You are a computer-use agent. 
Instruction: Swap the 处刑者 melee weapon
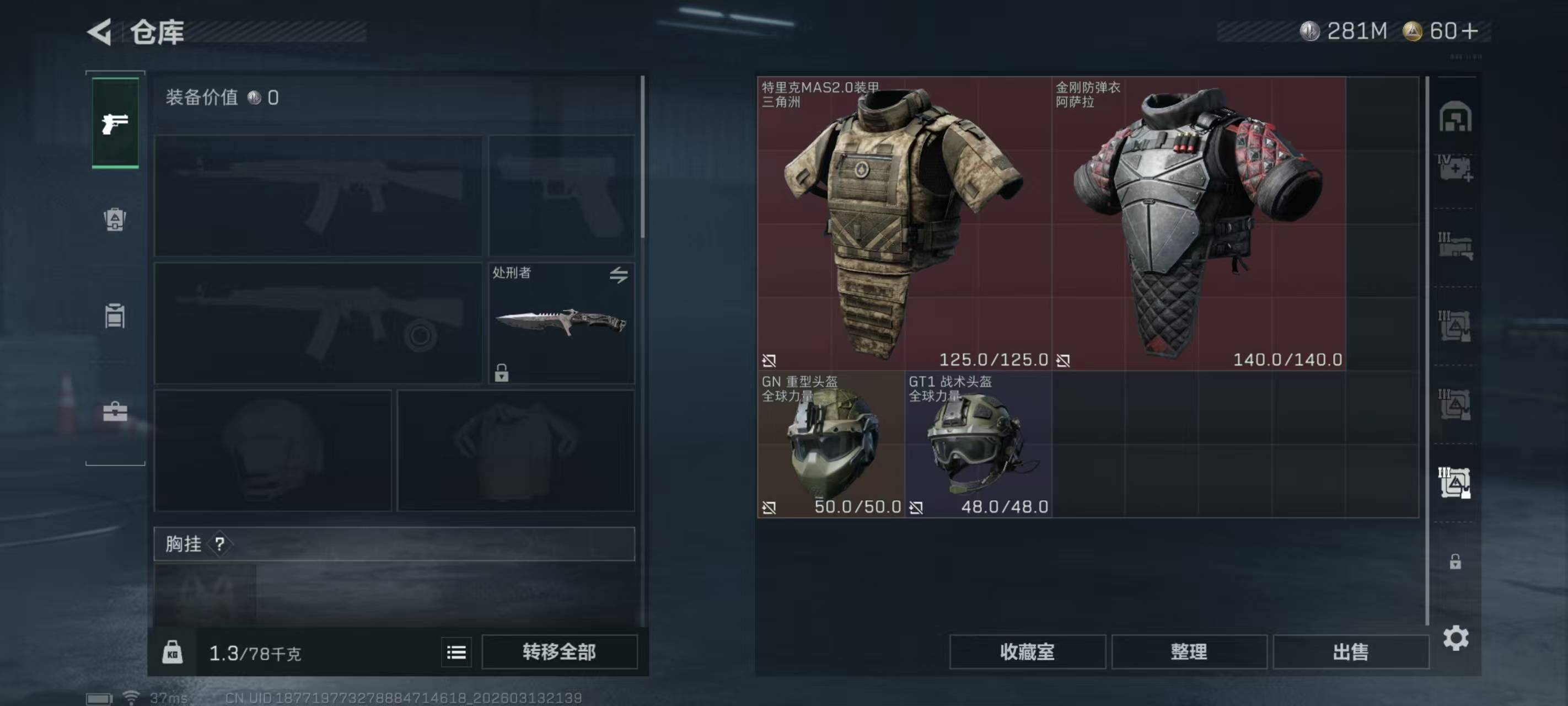(619, 275)
